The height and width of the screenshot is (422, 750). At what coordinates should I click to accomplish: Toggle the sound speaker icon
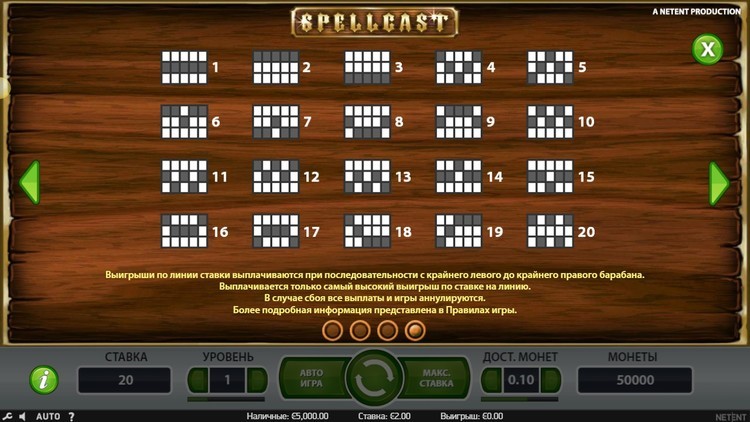(24, 416)
